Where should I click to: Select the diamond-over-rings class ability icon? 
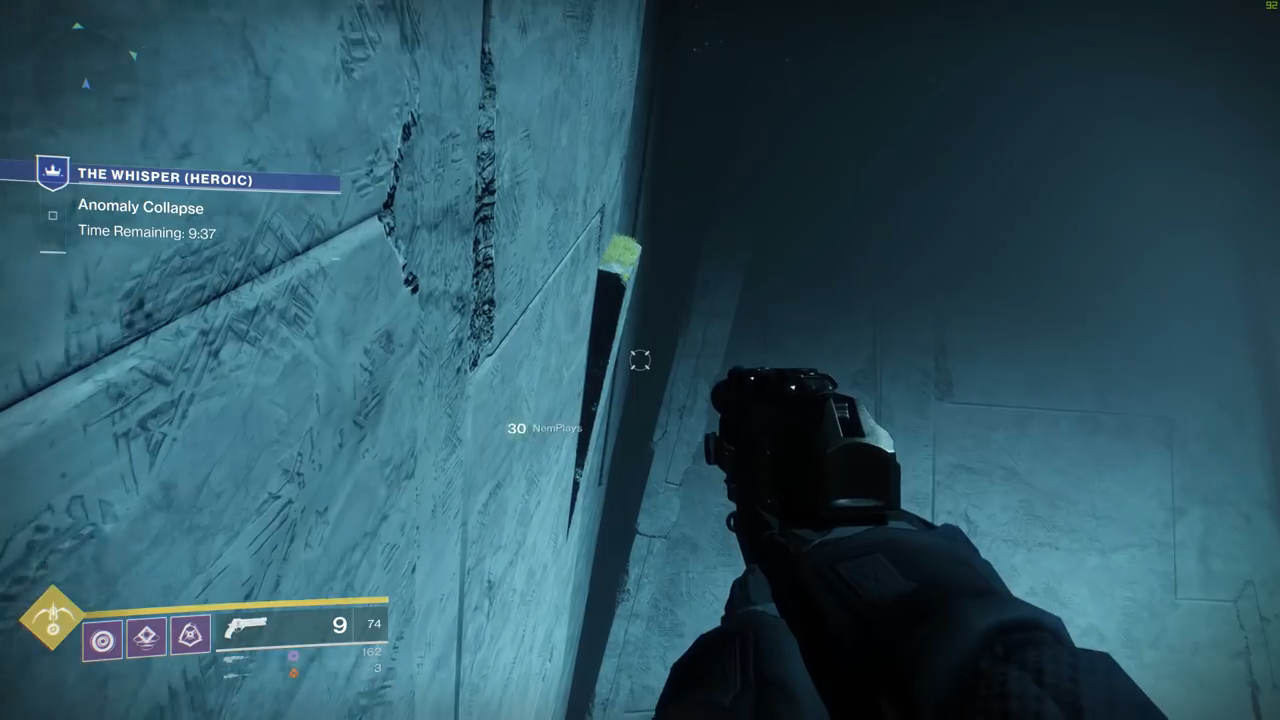[x=146, y=637]
